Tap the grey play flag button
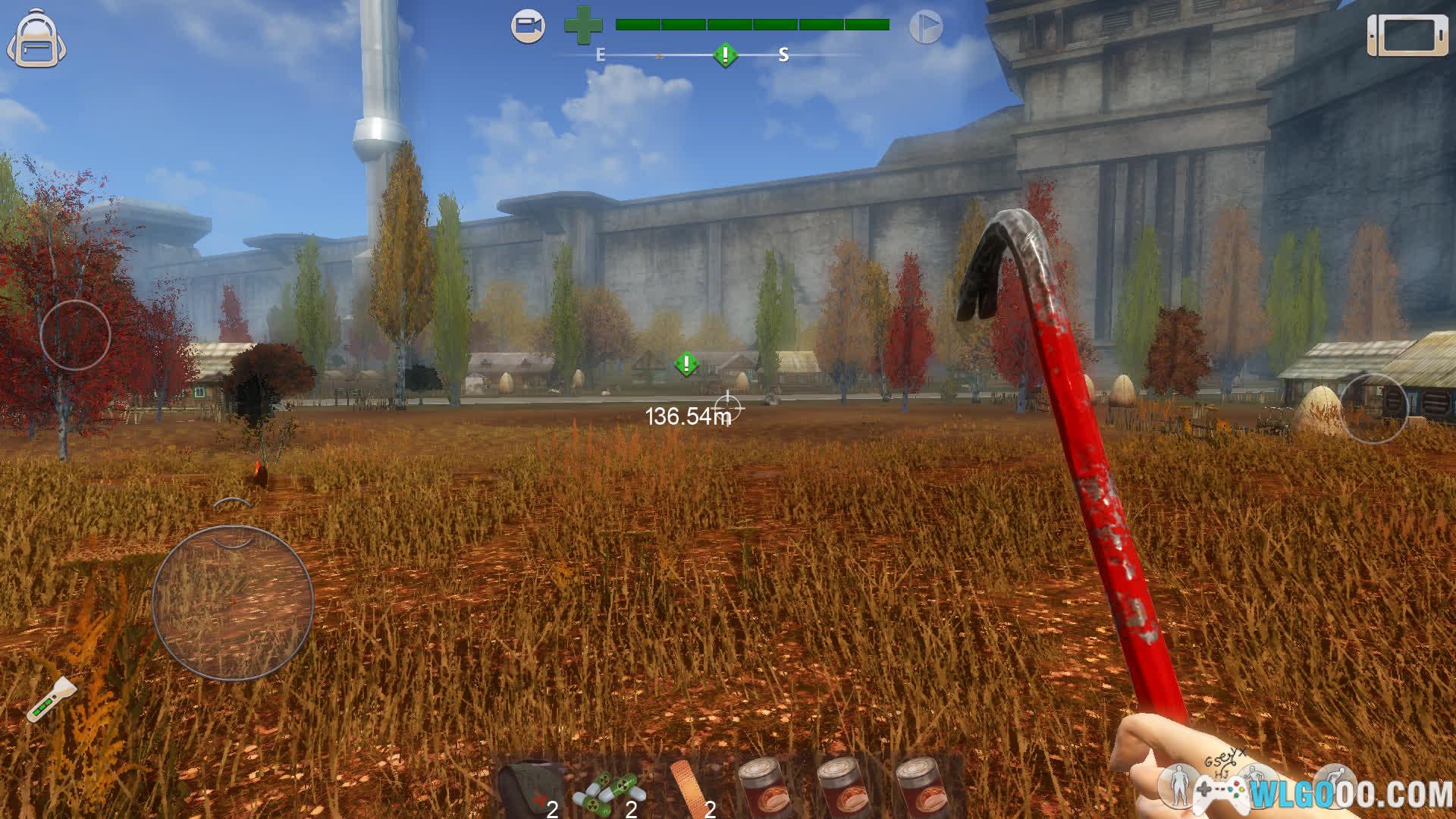The height and width of the screenshot is (819, 1456). [925, 27]
